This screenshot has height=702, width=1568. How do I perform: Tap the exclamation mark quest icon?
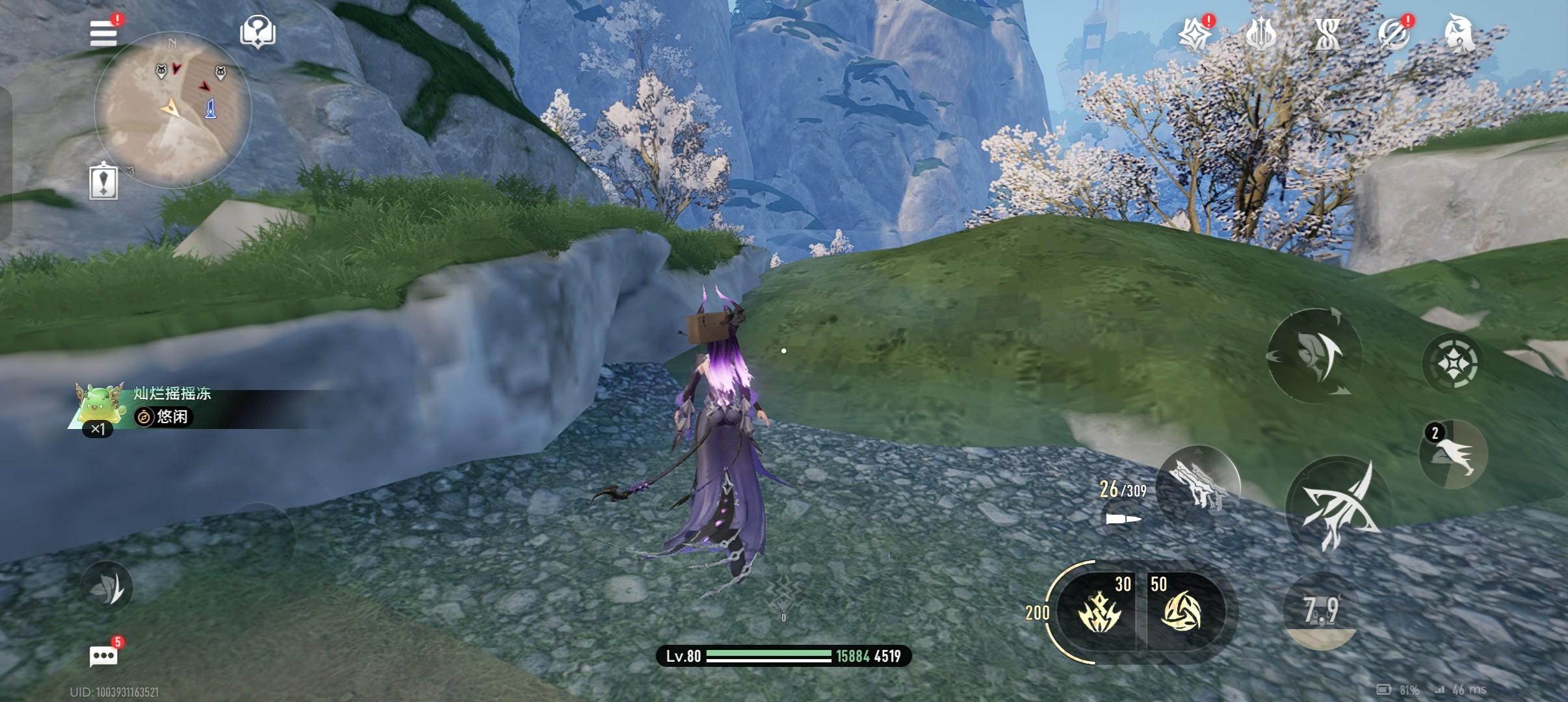(x=103, y=182)
